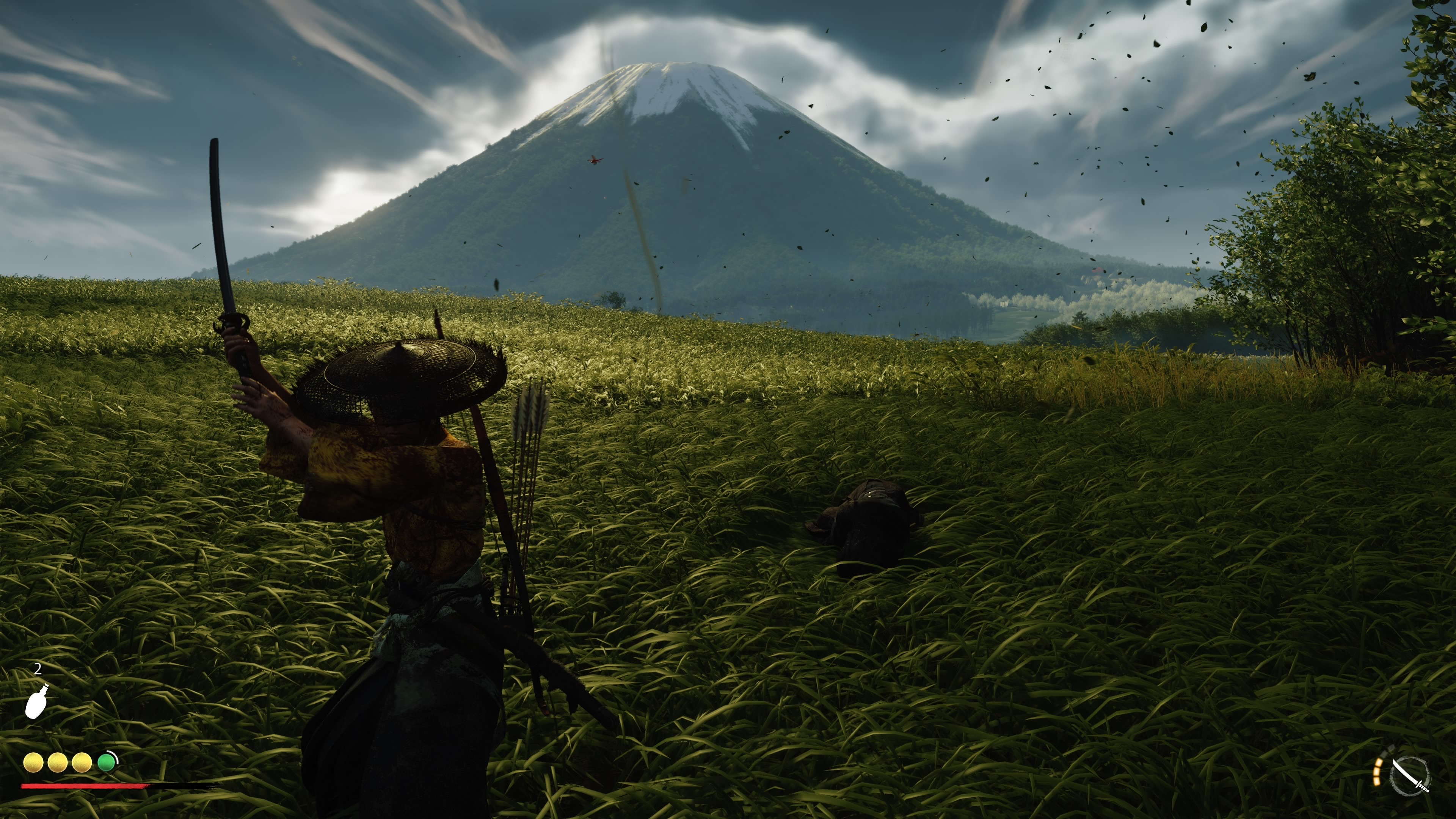Click the green orb beside the yellow orbs
The image size is (1456, 819).
click(106, 763)
